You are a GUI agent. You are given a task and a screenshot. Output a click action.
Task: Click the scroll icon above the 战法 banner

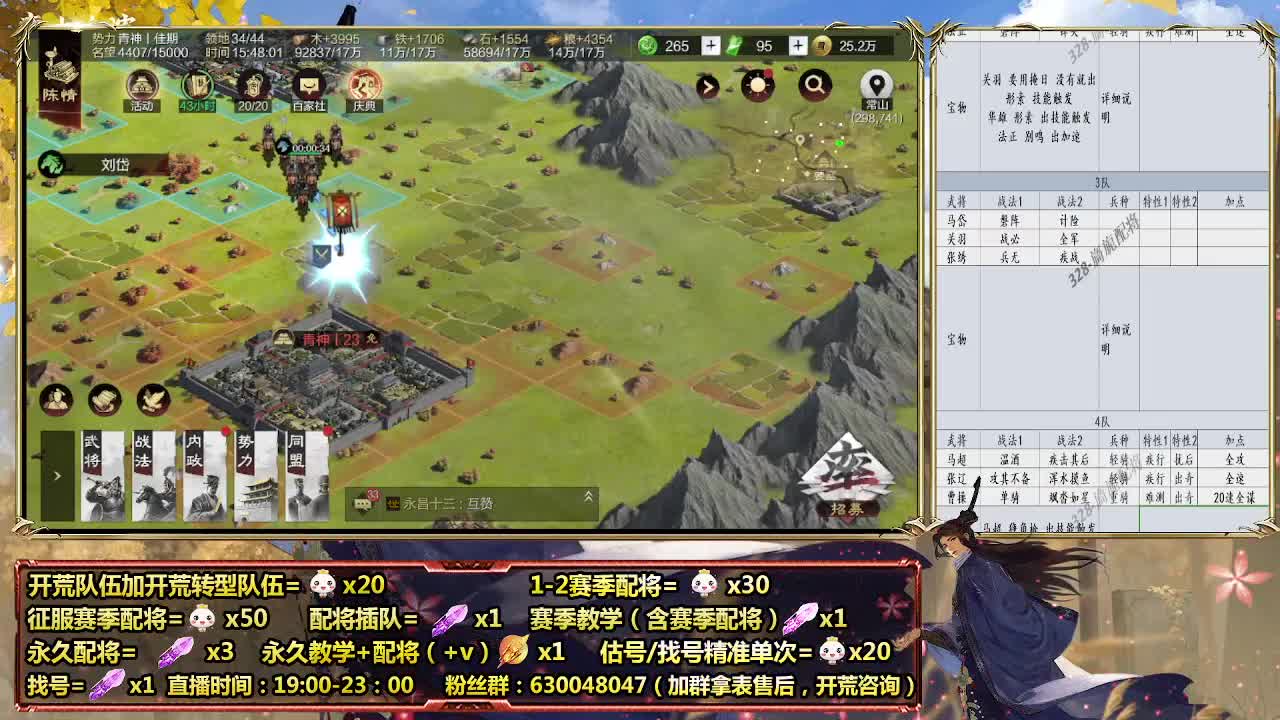tap(103, 399)
